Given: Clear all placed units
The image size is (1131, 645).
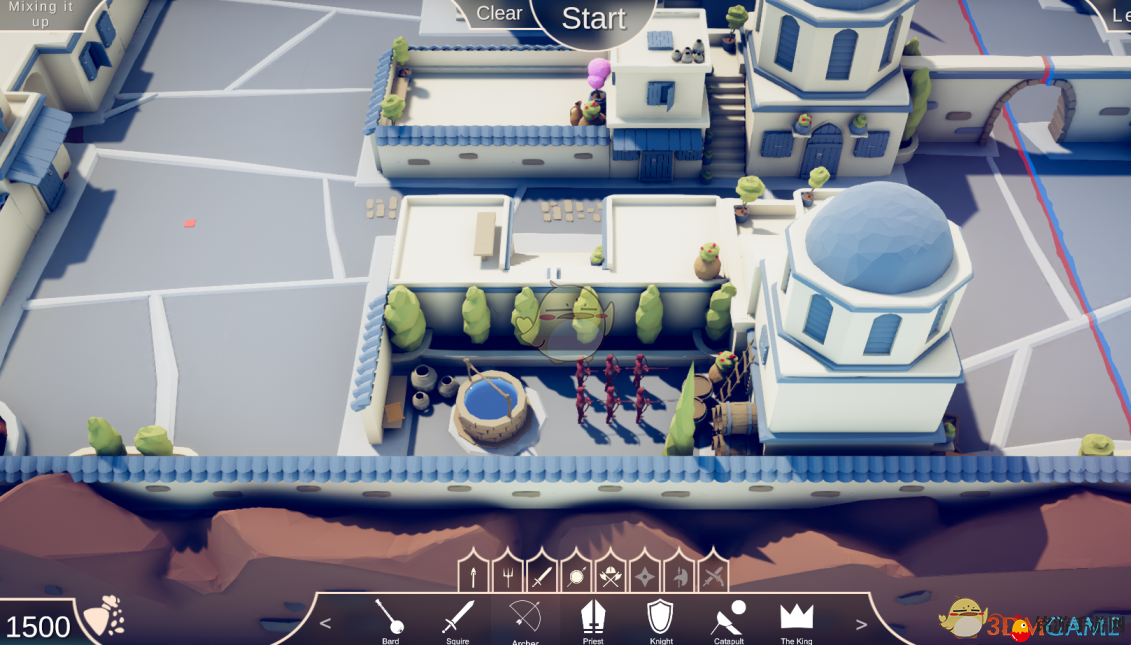Looking at the screenshot, I should pos(498,13).
